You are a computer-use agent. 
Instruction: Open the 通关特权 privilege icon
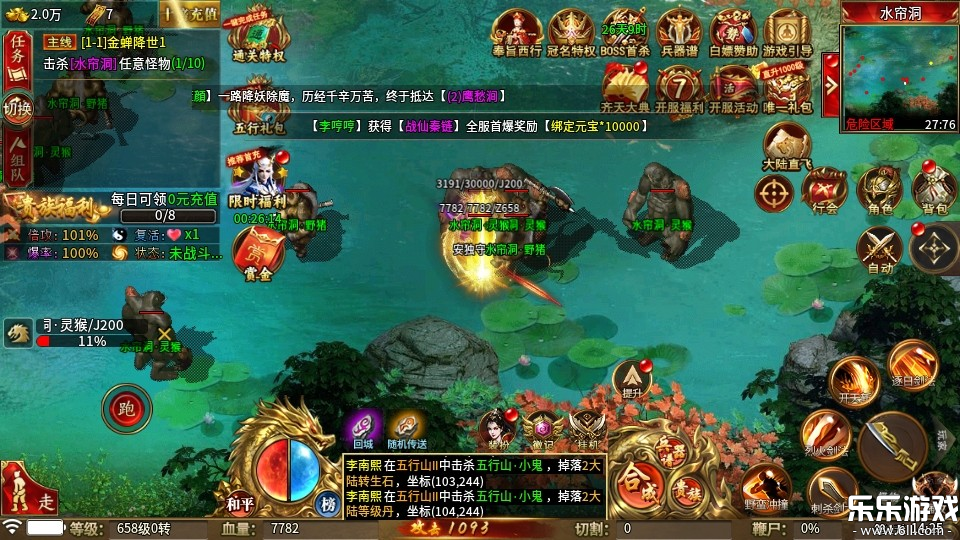click(258, 40)
